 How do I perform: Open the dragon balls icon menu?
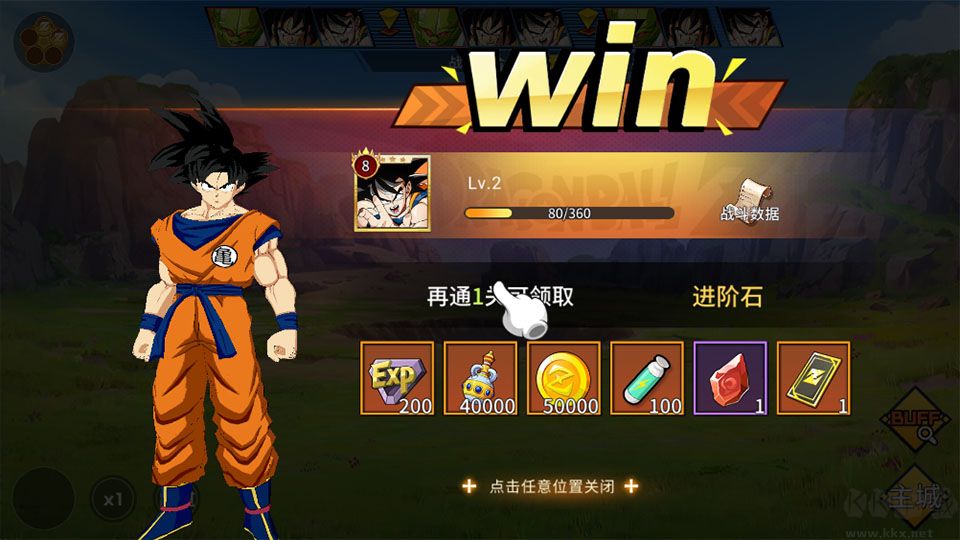pyautogui.click(x=43, y=41)
